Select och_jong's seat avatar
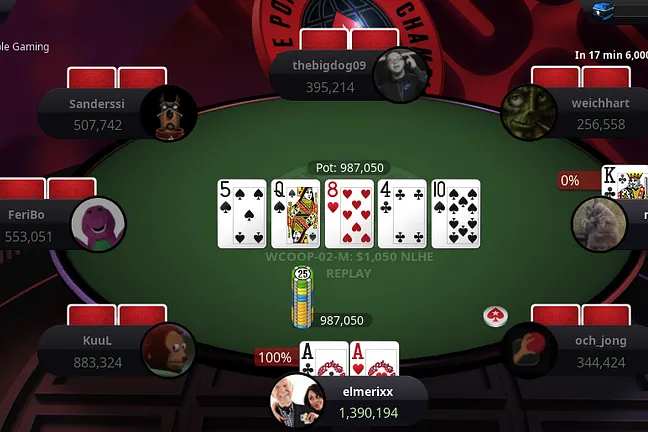Screen dimensions: 648x432 528,351
